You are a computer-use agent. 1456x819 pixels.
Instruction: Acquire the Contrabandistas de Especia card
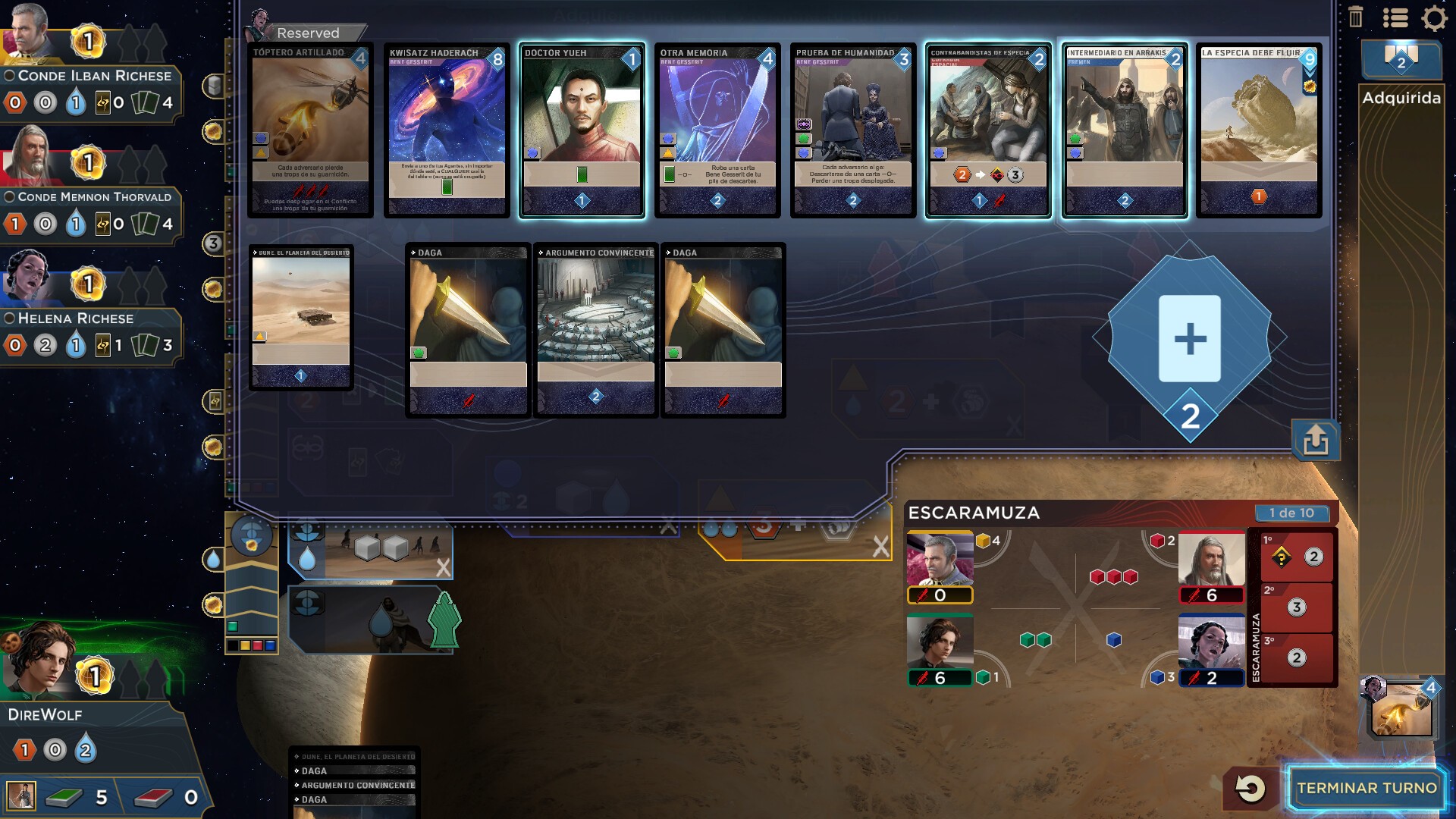click(x=988, y=130)
